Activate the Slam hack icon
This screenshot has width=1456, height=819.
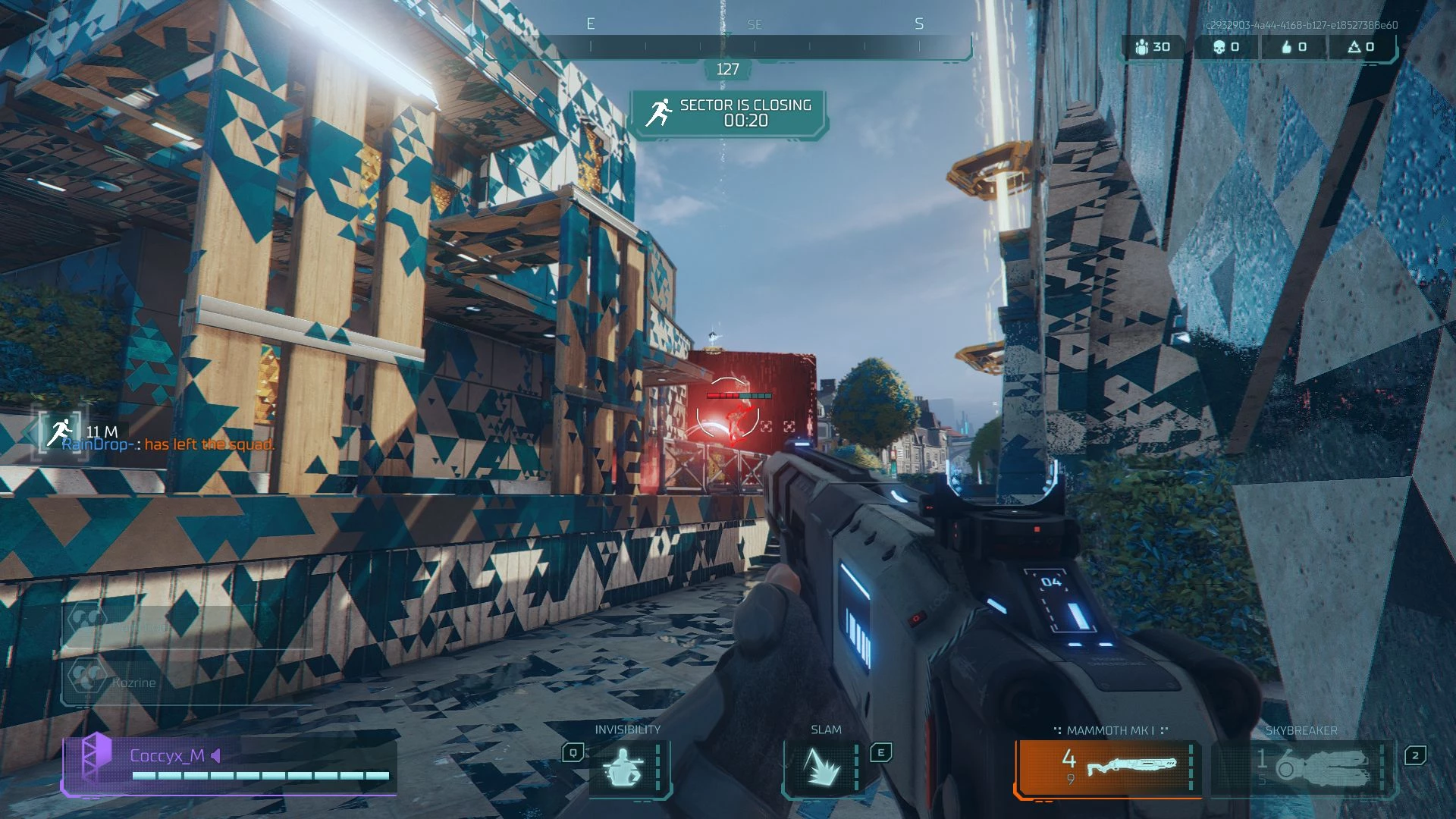tap(822, 768)
